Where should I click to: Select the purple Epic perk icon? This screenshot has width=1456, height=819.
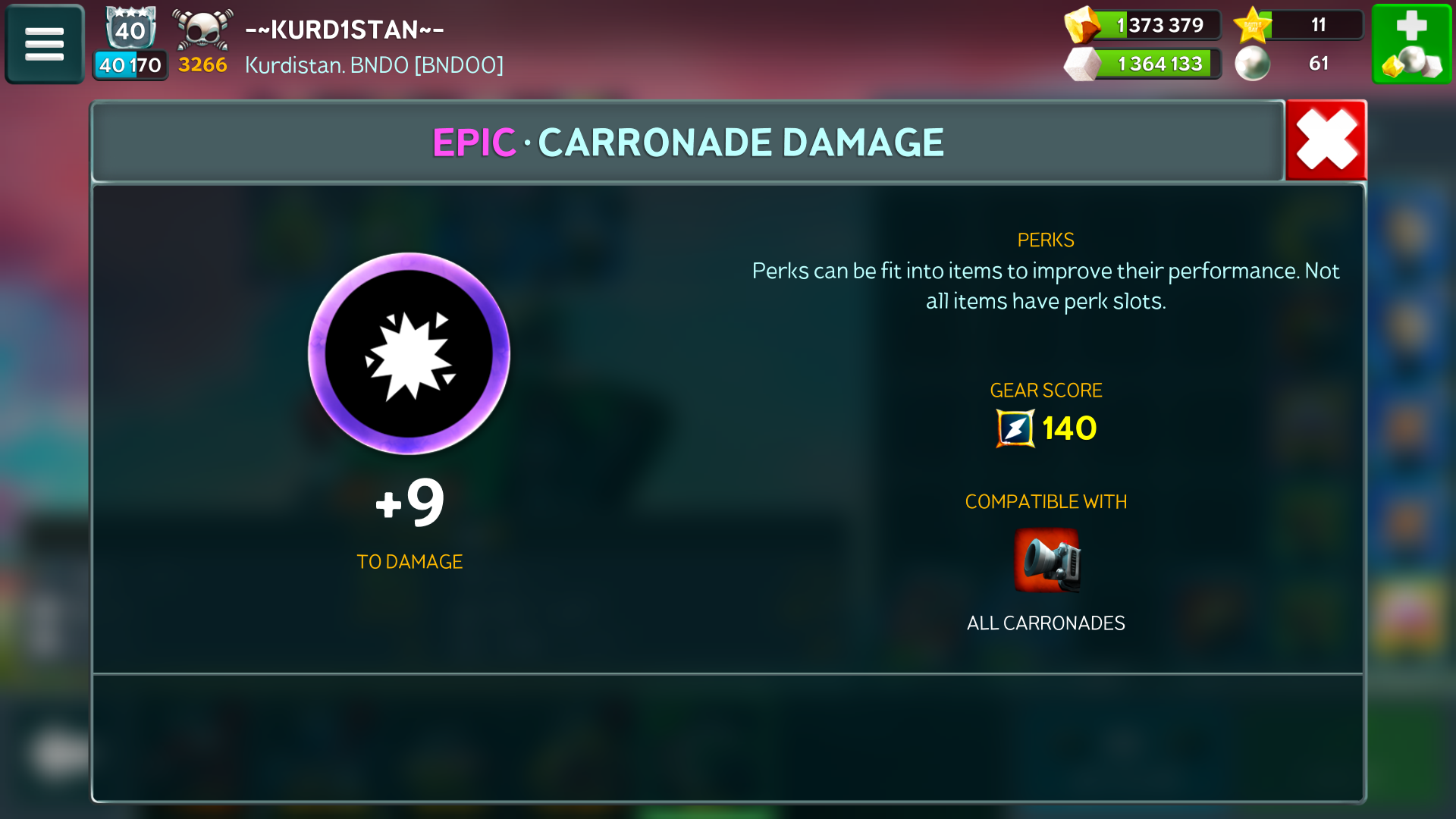(409, 353)
